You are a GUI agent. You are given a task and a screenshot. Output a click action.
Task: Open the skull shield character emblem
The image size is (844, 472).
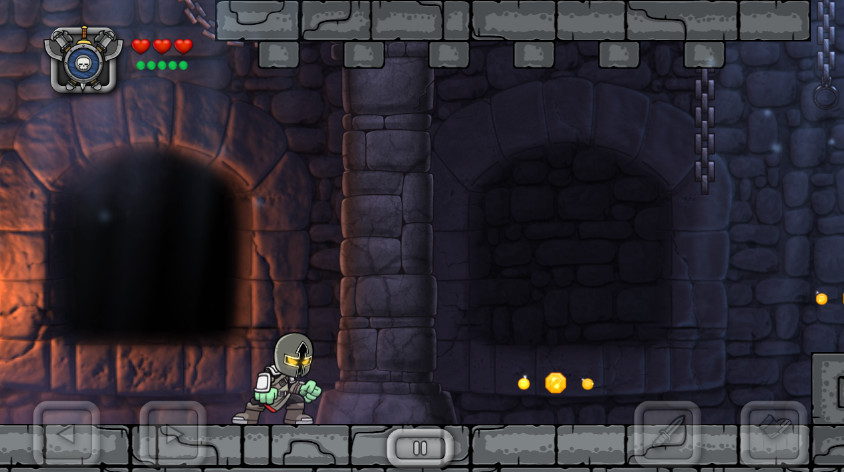(x=83, y=60)
